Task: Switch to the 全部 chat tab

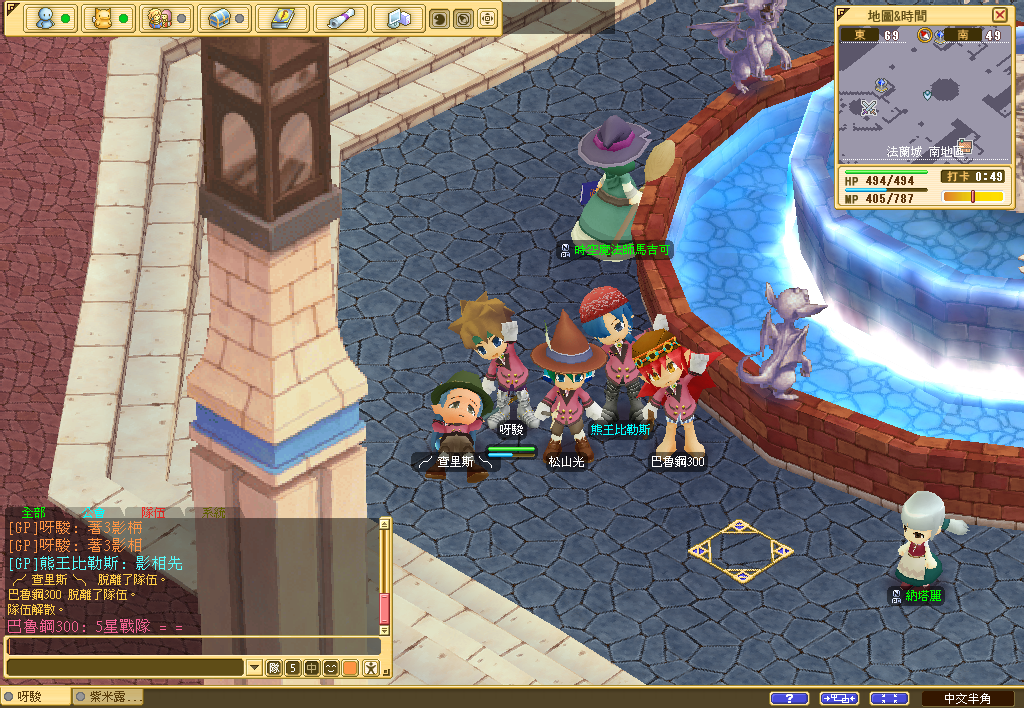Action: 33,512
